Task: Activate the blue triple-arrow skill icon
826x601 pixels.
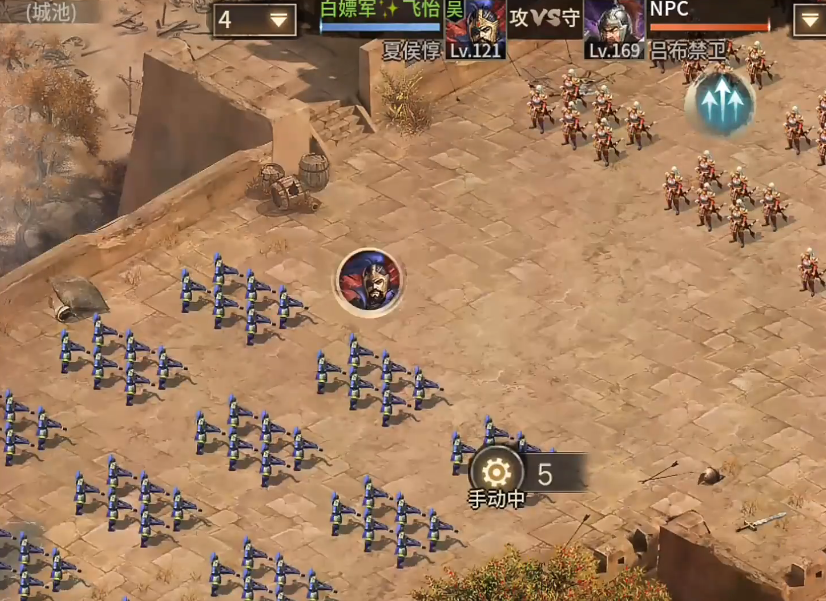Action: click(x=719, y=104)
